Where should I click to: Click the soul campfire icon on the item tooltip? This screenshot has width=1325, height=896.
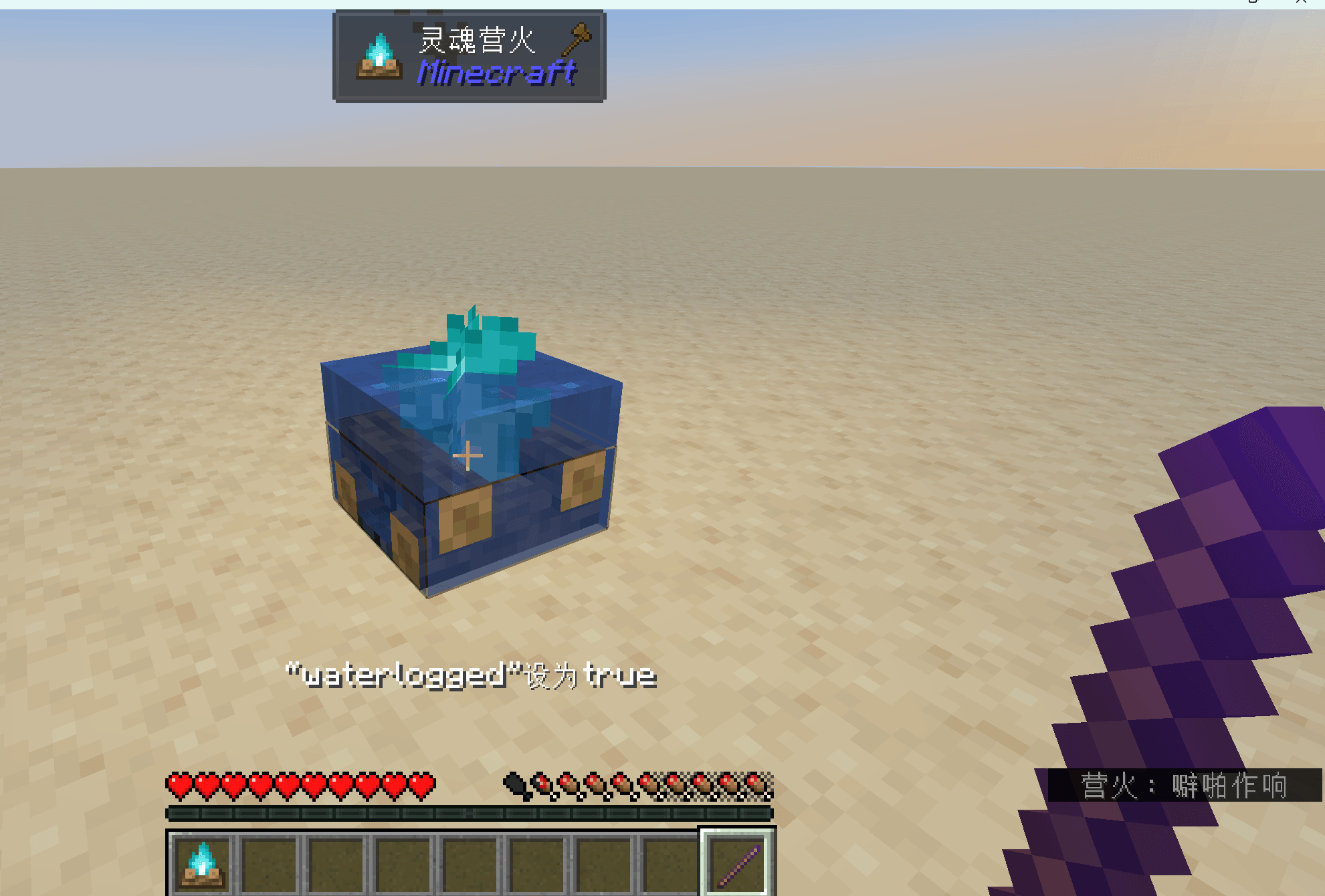pyautogui.click(x=378, y=57)
